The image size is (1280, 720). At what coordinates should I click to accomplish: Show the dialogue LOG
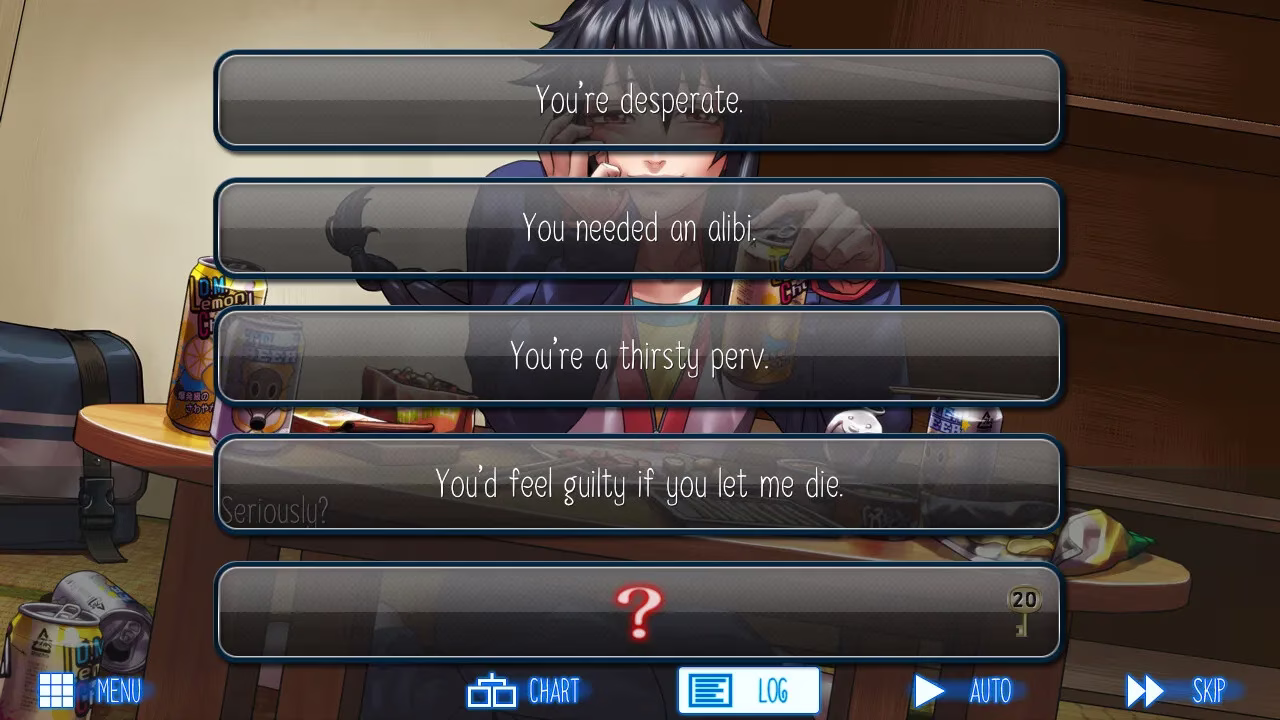pyautogui.click(x=749, y=690)
